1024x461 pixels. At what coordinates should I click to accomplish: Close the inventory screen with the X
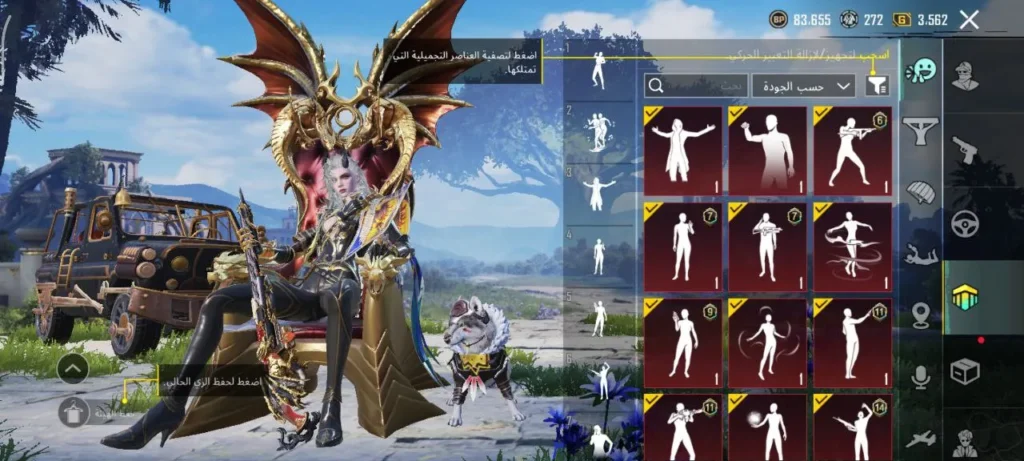click(x=968, y=19)
